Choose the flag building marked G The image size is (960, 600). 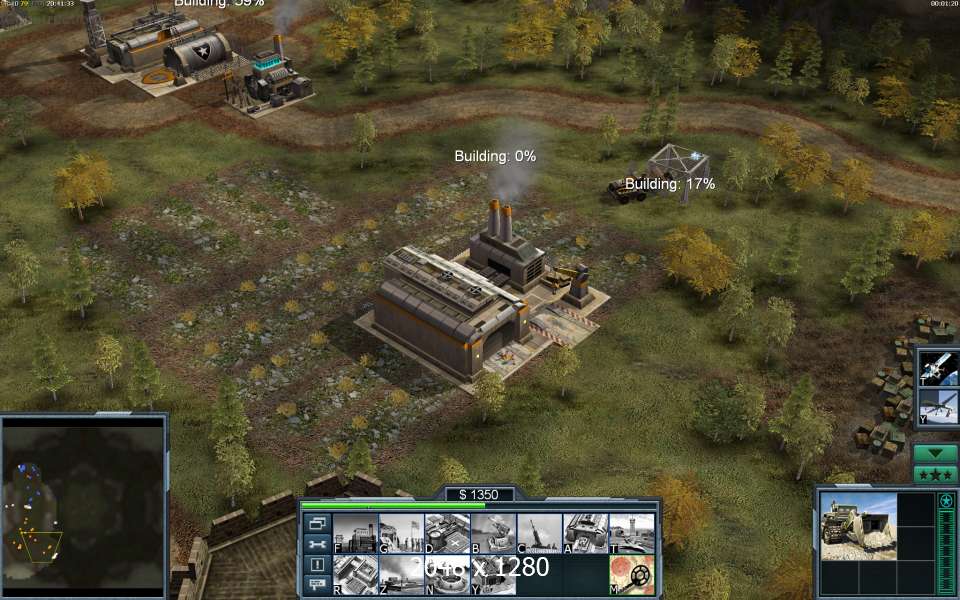click(401, 533)
